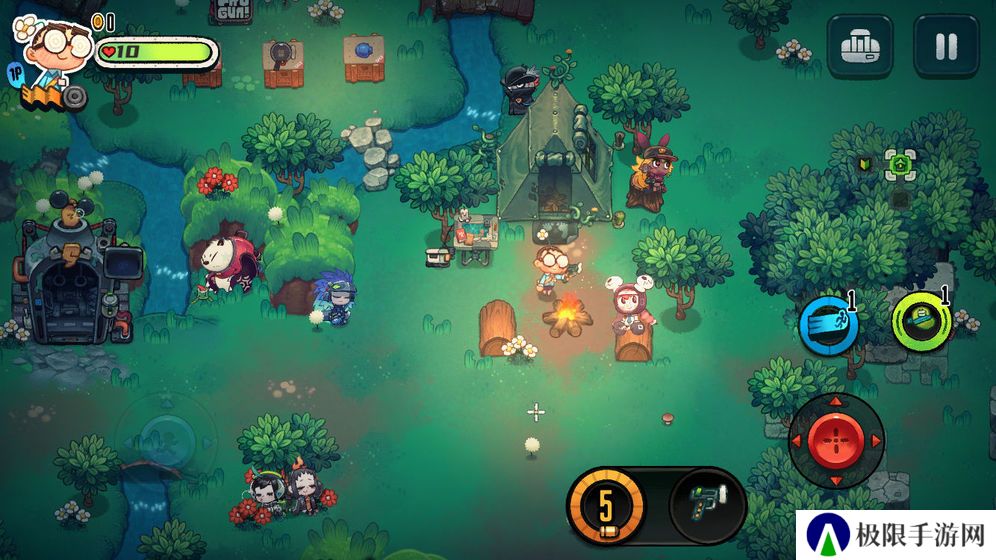The image size is (996, 560).
Task: Pause the game
Action: coord(945,46)
